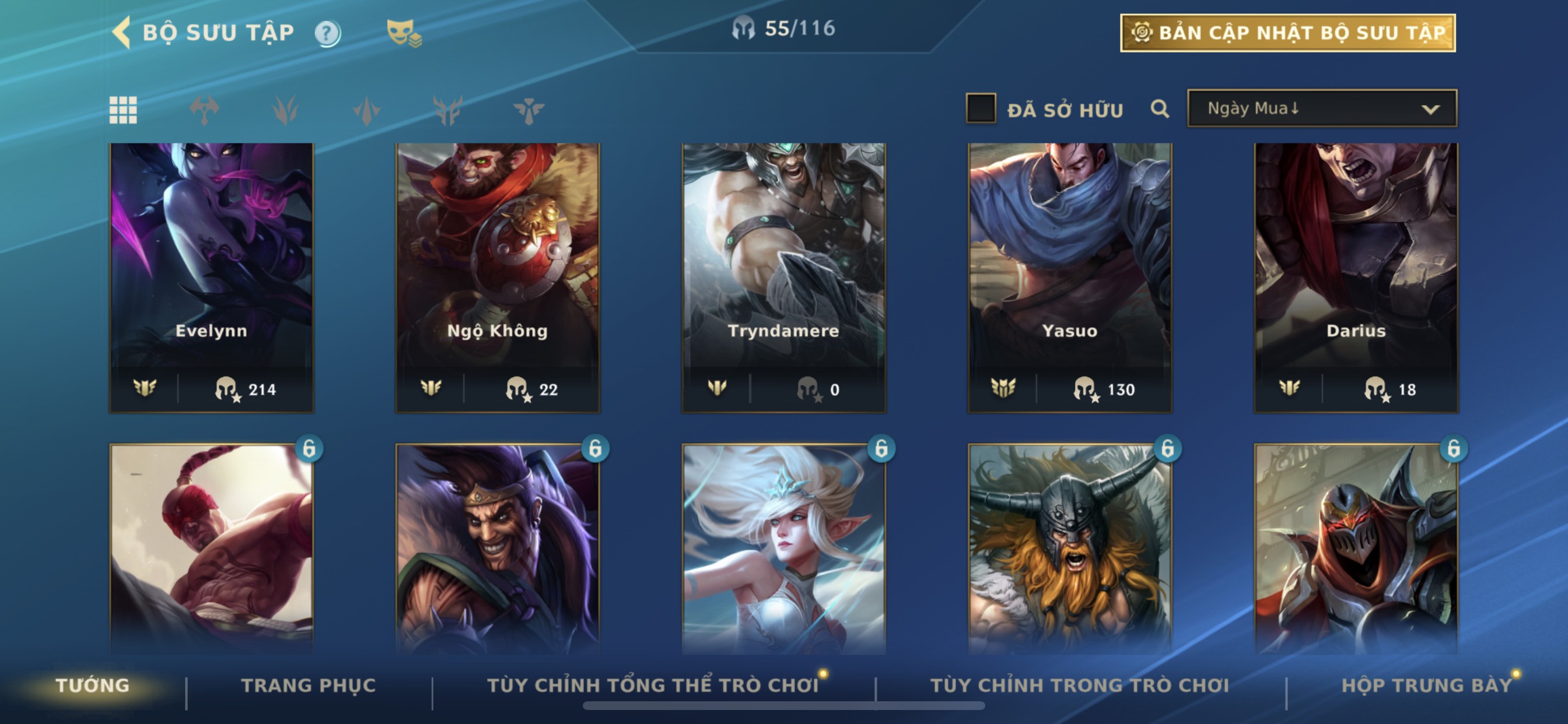Choose the locked Janna white-haired card
Image resolution: width=1568 pixels, height=724 pixels.
click(783, 547)
